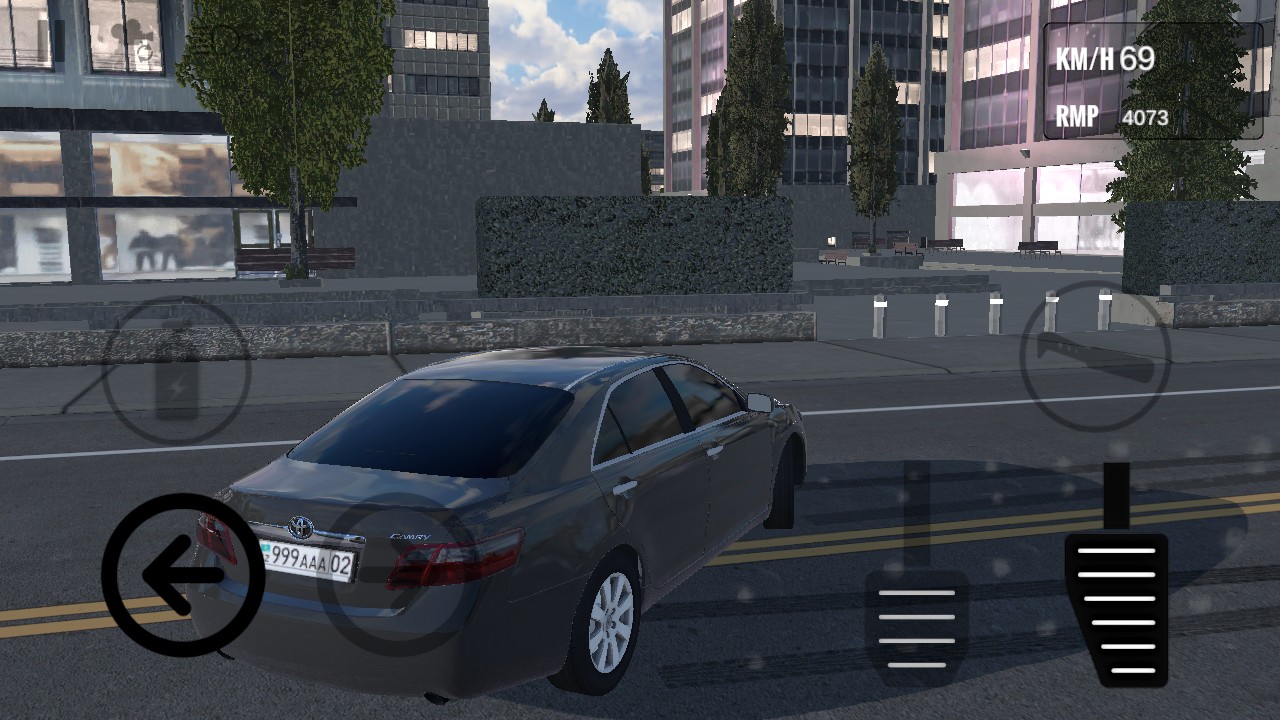Tap the lightning bolt inside the battery icon
The image size is (1280, 720).
pyautogui.click(x=177, y=387)
